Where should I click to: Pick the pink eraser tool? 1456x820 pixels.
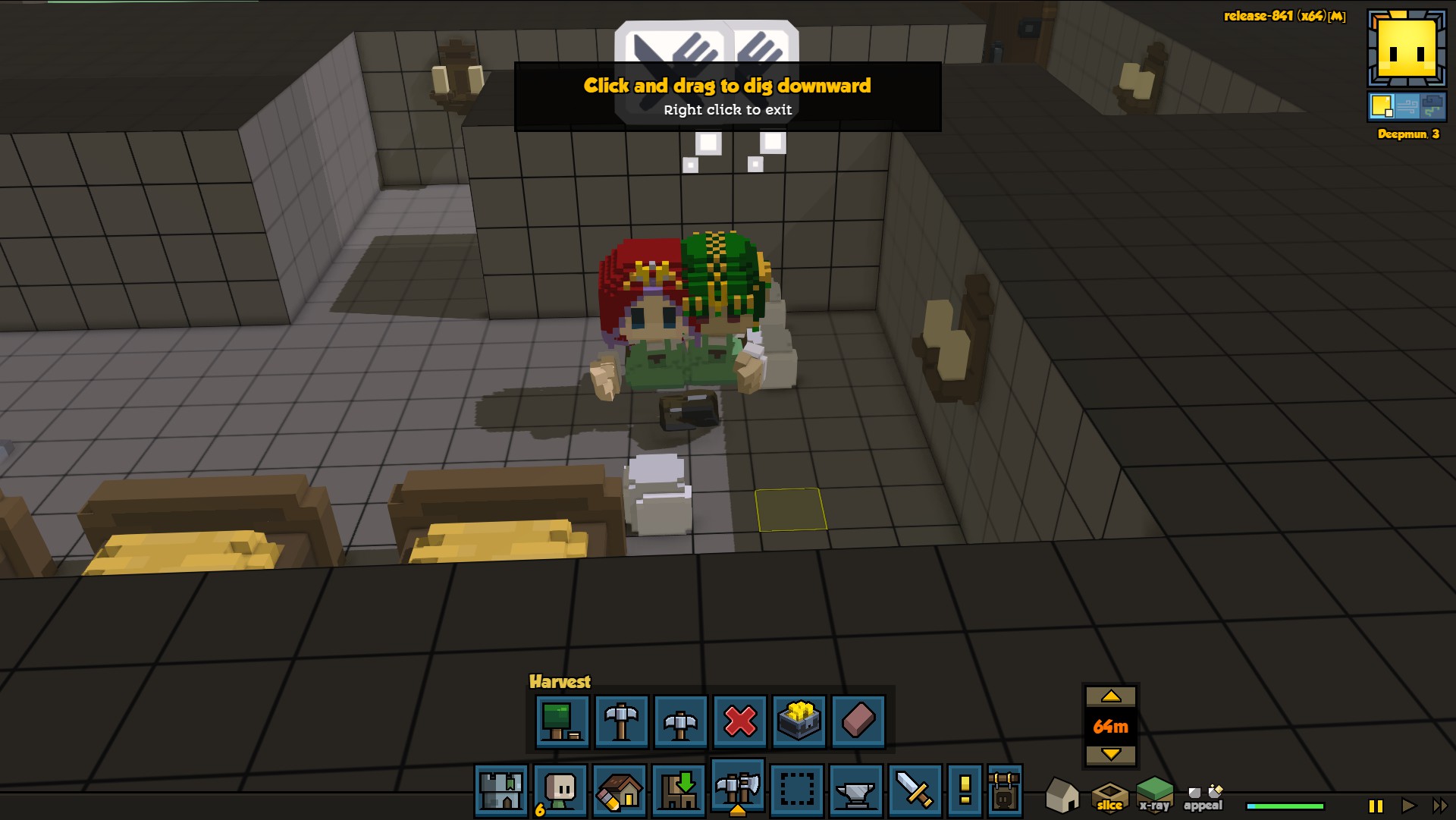pyautogui.click(x=858, y=721)
